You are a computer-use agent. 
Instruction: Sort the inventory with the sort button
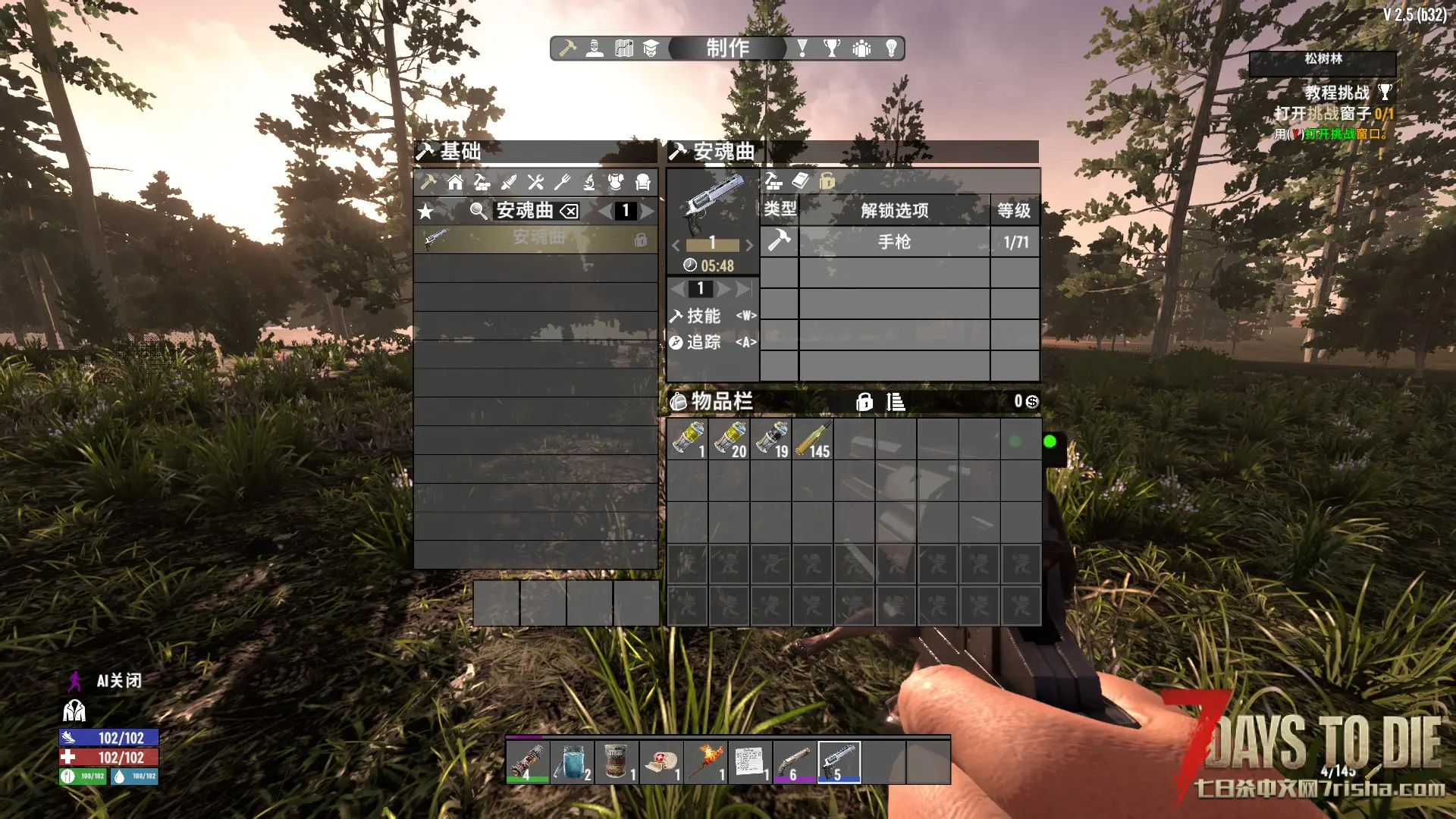coord(896,402)
